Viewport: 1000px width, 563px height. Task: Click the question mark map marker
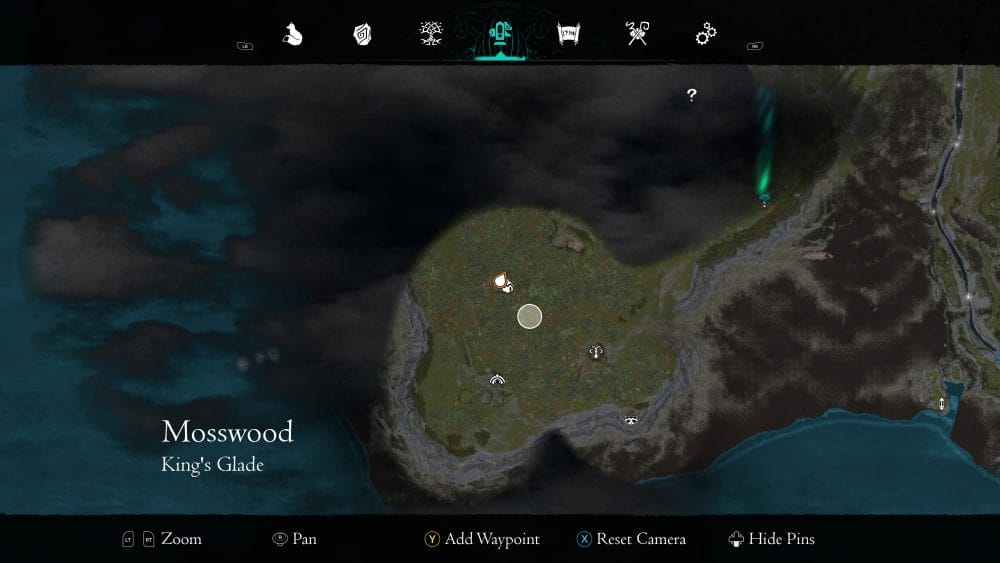coord(691,95)
